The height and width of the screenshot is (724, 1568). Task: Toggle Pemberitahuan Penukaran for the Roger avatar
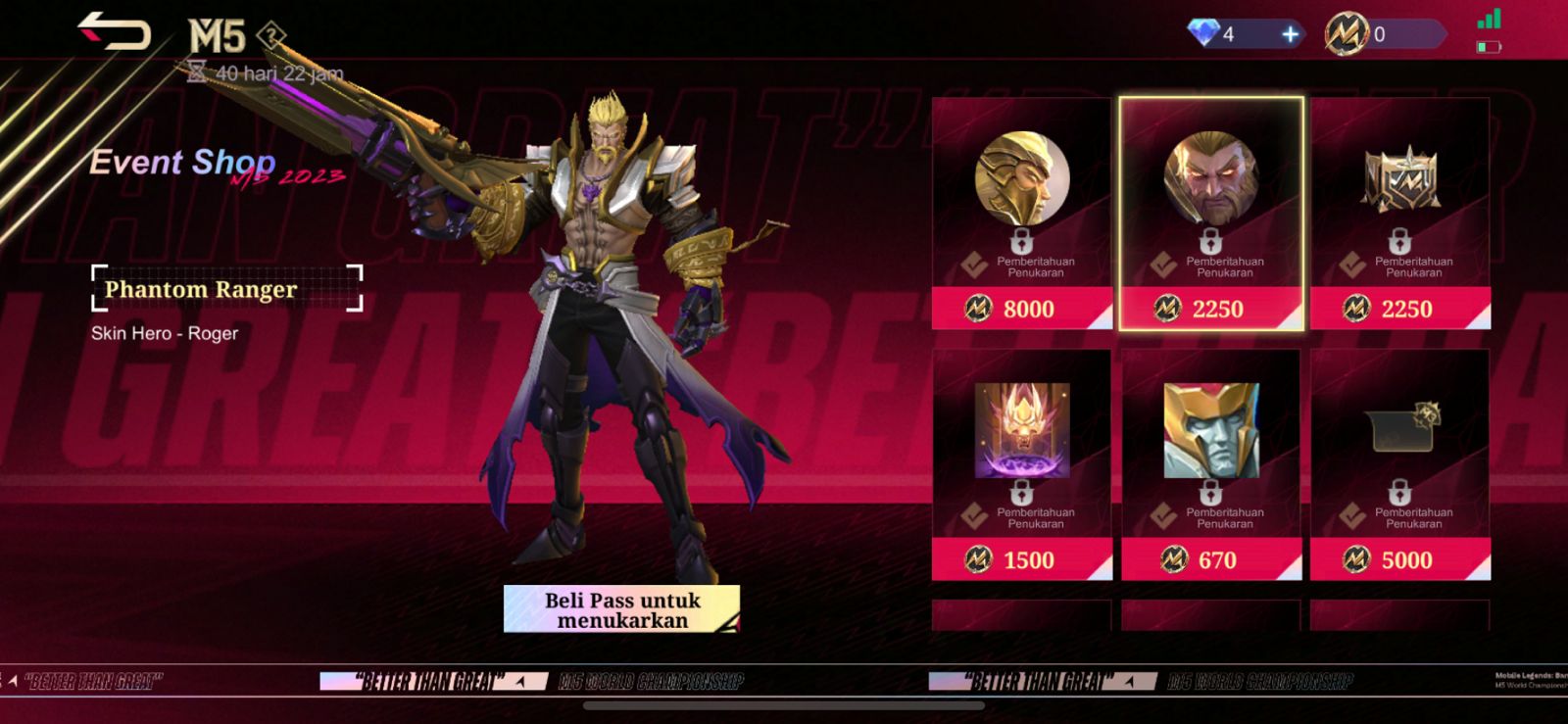coord(1224,266)
